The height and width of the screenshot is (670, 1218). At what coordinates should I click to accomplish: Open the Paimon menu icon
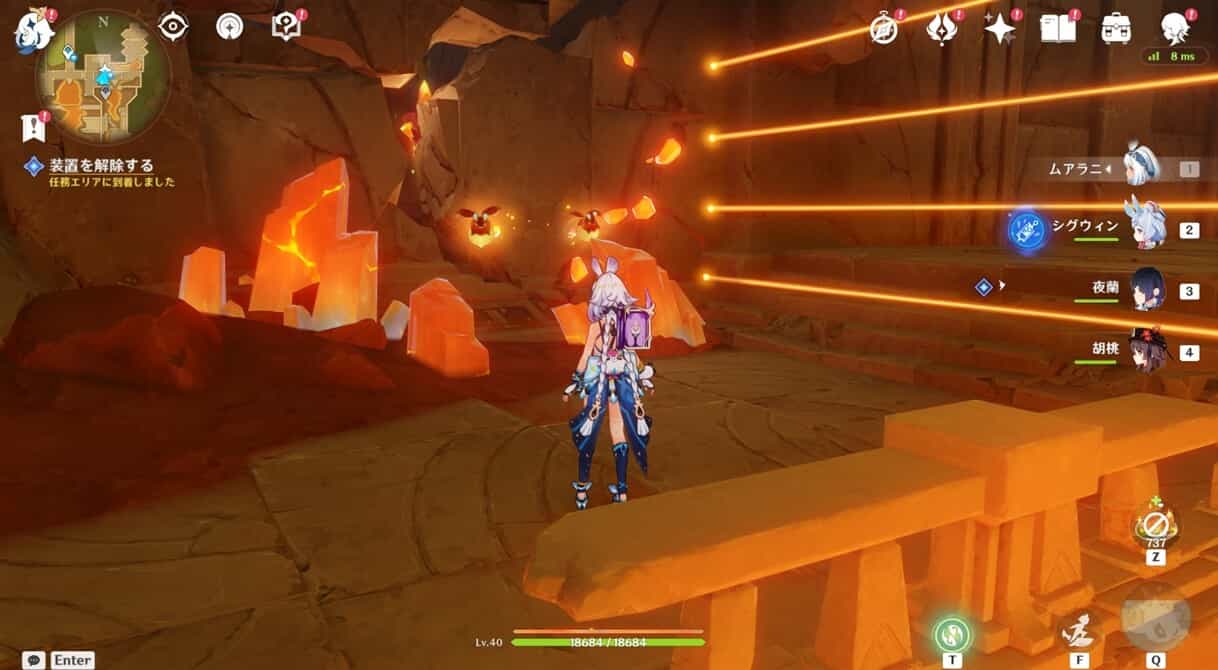click(x=33, y=31)
